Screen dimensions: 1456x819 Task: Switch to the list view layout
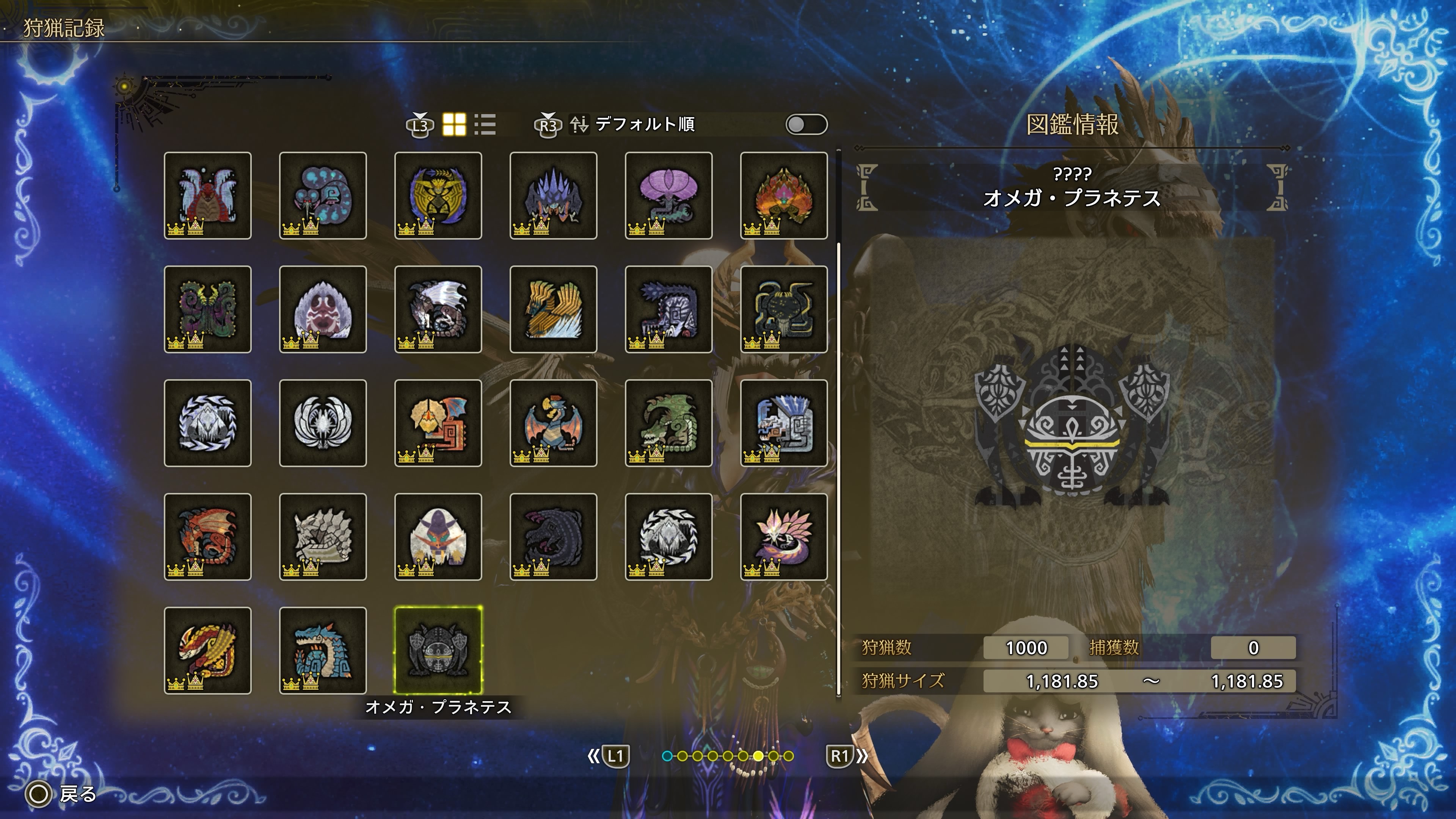pyautogui.click(x=485, y=124)
